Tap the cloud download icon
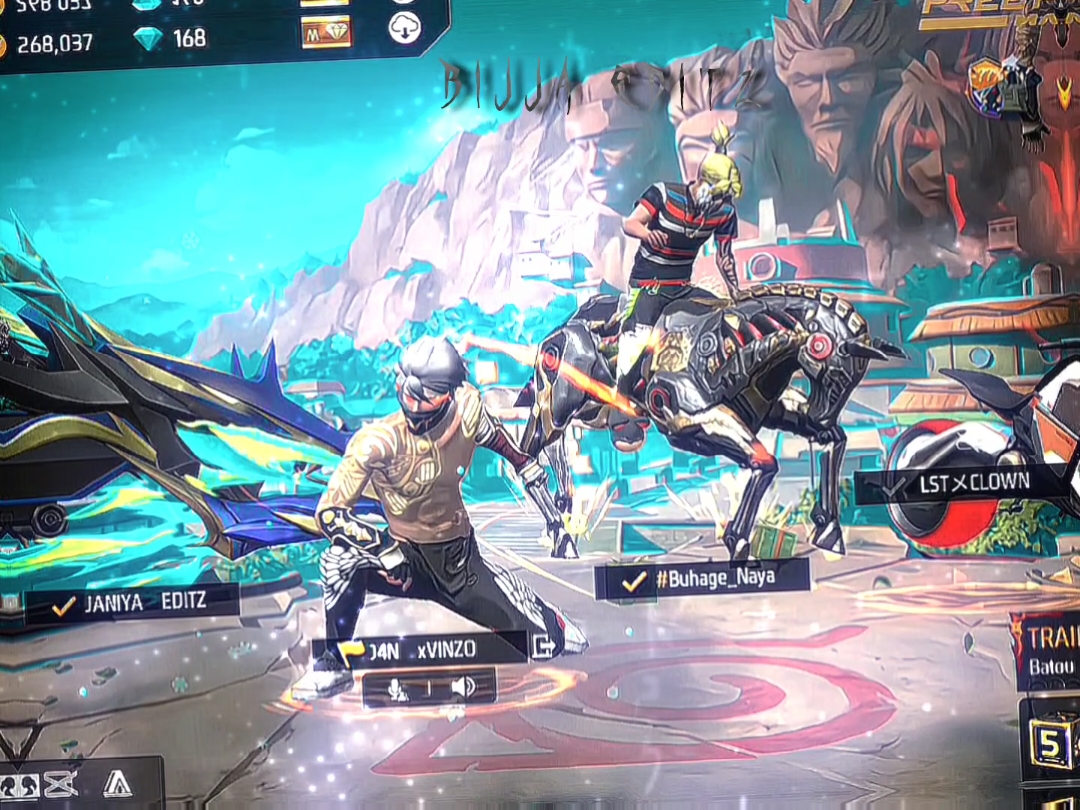Viewport: 1080px width, 810px height. (404, 28)
